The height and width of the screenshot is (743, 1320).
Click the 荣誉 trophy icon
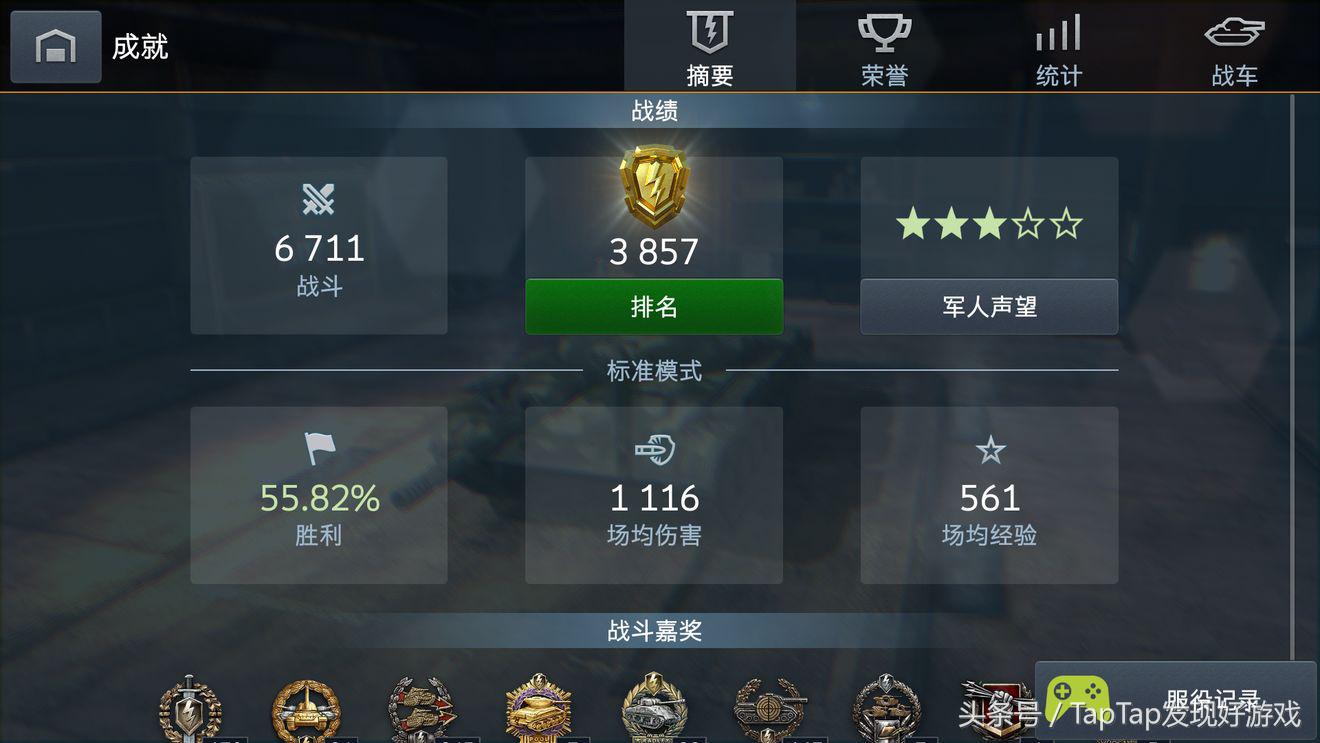pos(883,32)
